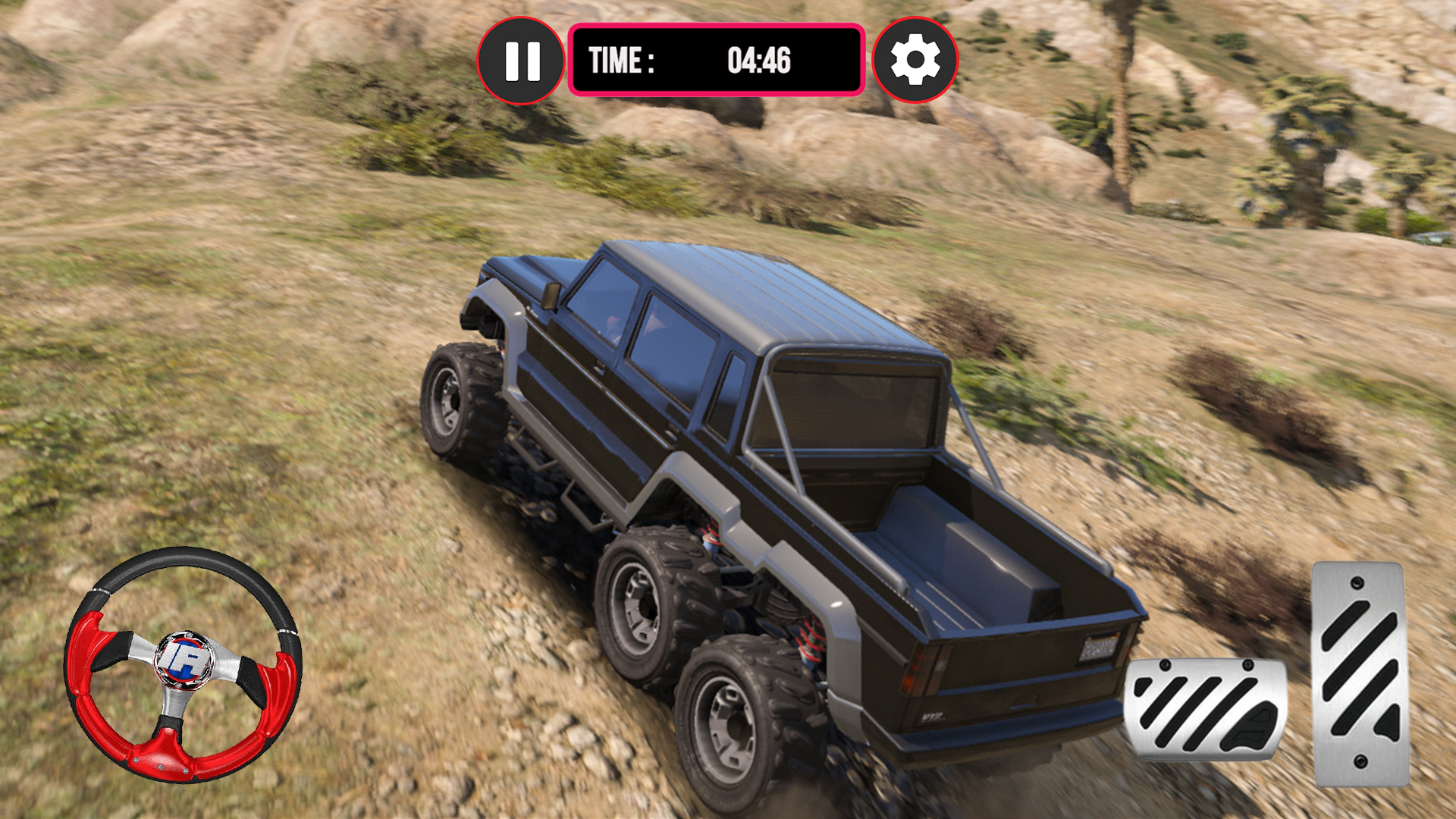This screenshot has width=1456, height=819.
Task: Select the 04:46 timer readout
Action: (758, 61)
